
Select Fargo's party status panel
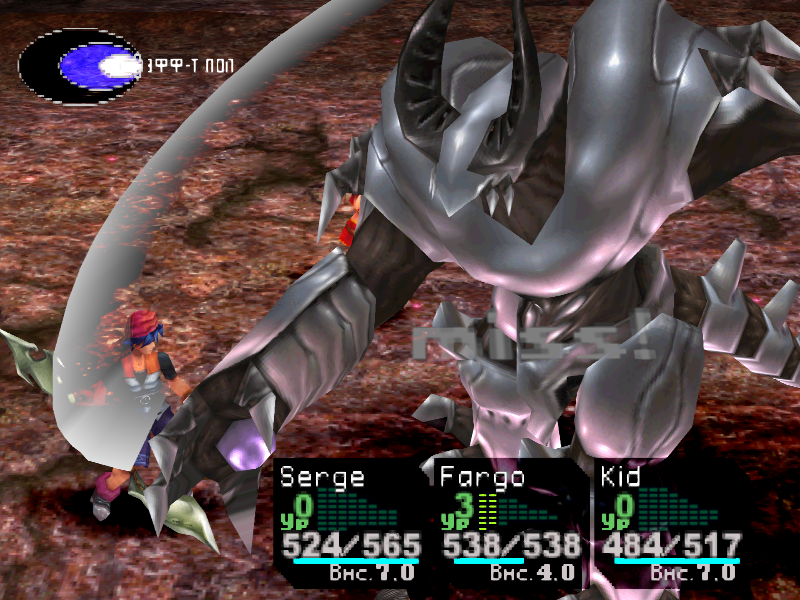510,522
